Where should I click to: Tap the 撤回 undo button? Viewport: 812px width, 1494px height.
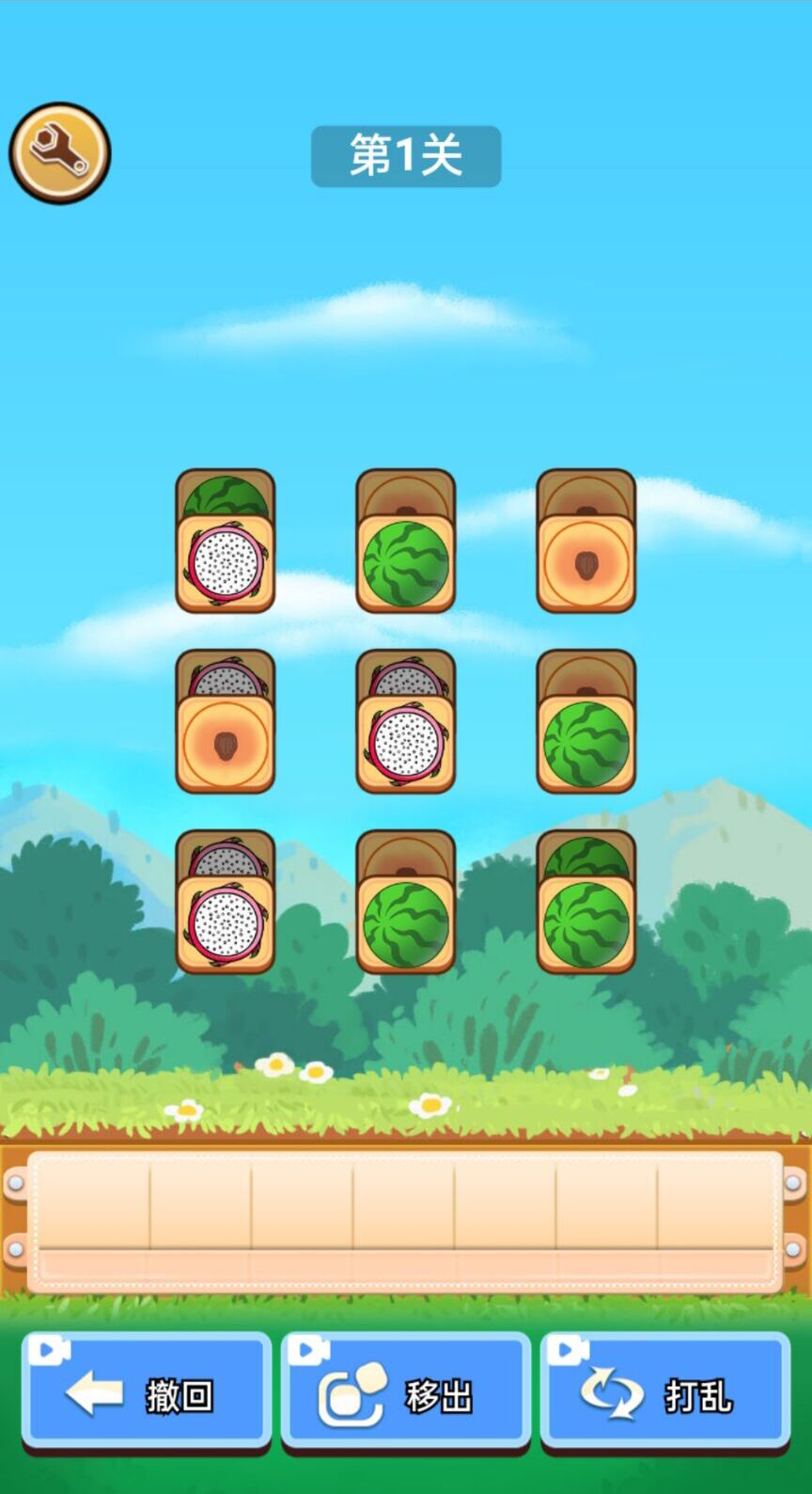coord(147,1392)
